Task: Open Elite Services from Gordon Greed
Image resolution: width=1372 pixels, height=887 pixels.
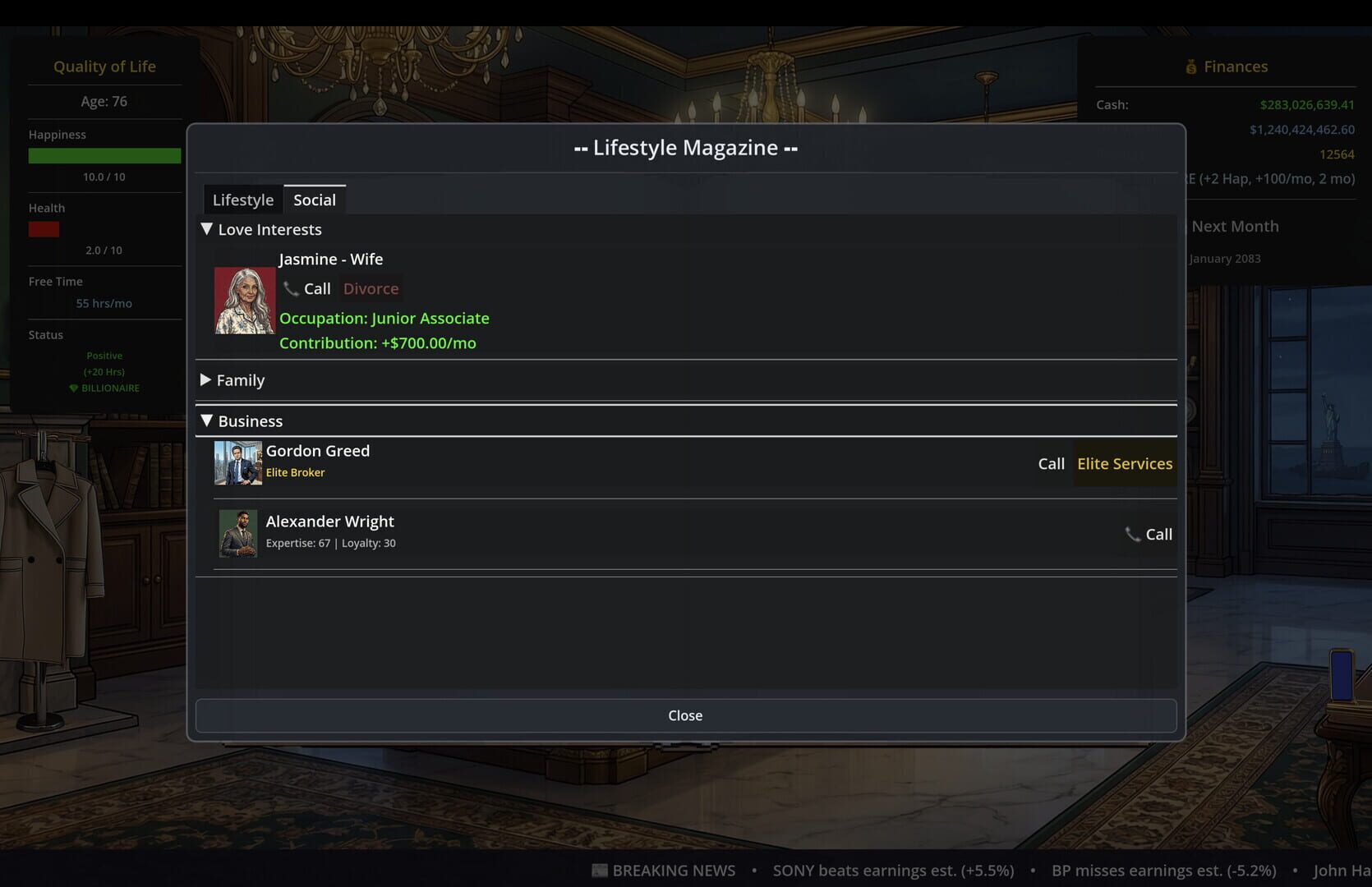Action: (1125, 463)
